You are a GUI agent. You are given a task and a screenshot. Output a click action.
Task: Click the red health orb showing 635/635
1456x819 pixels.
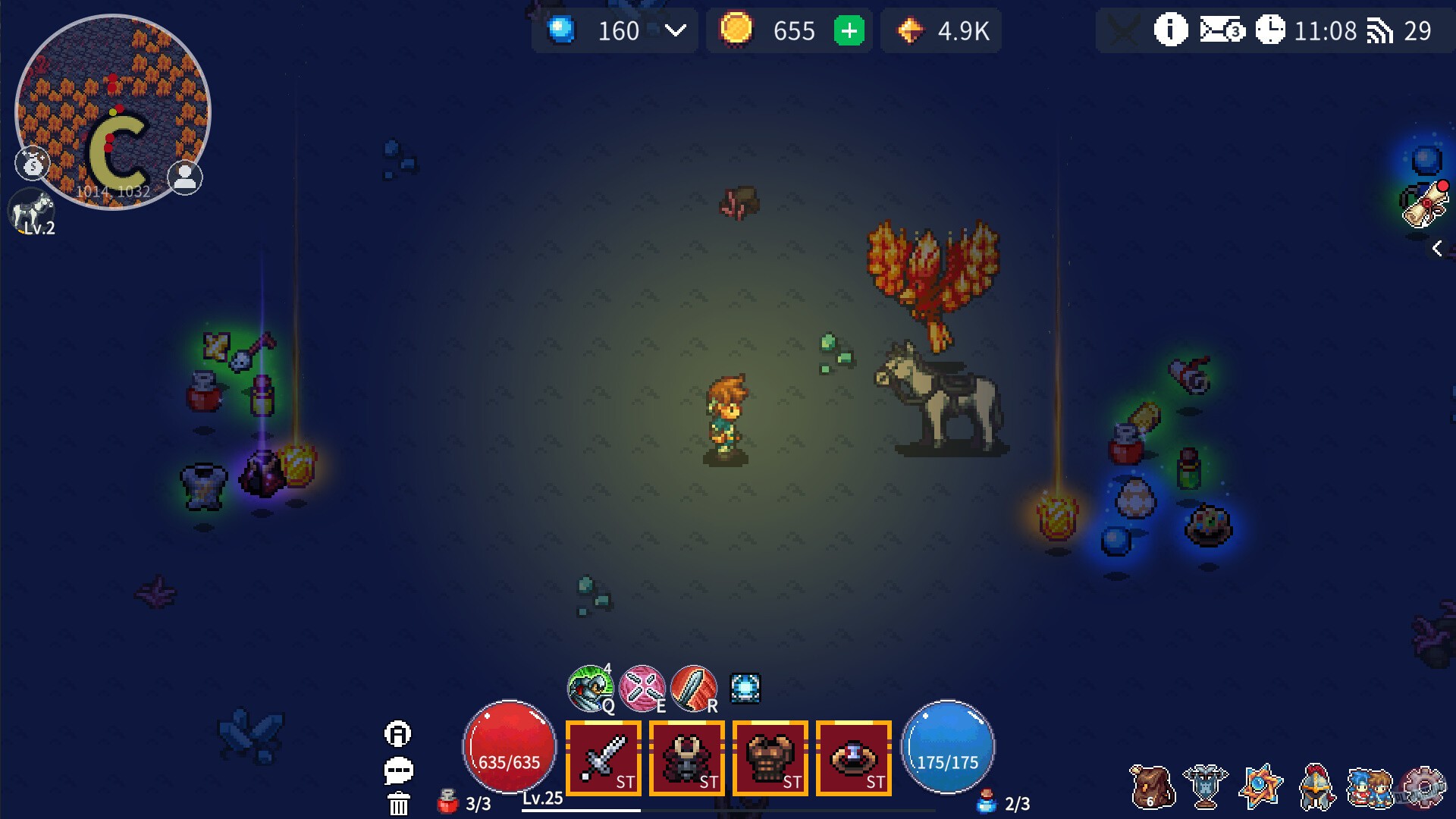[x=508, y=747]
